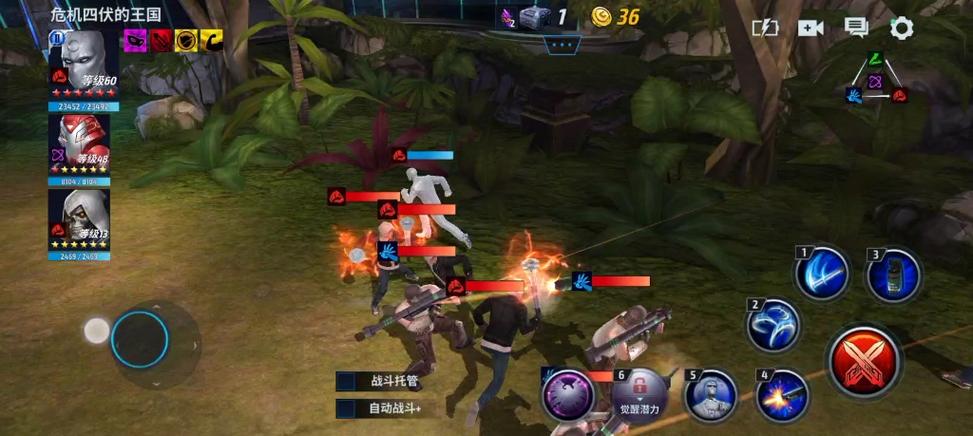Pause the battle with the blue pause button

pos(55,37)
